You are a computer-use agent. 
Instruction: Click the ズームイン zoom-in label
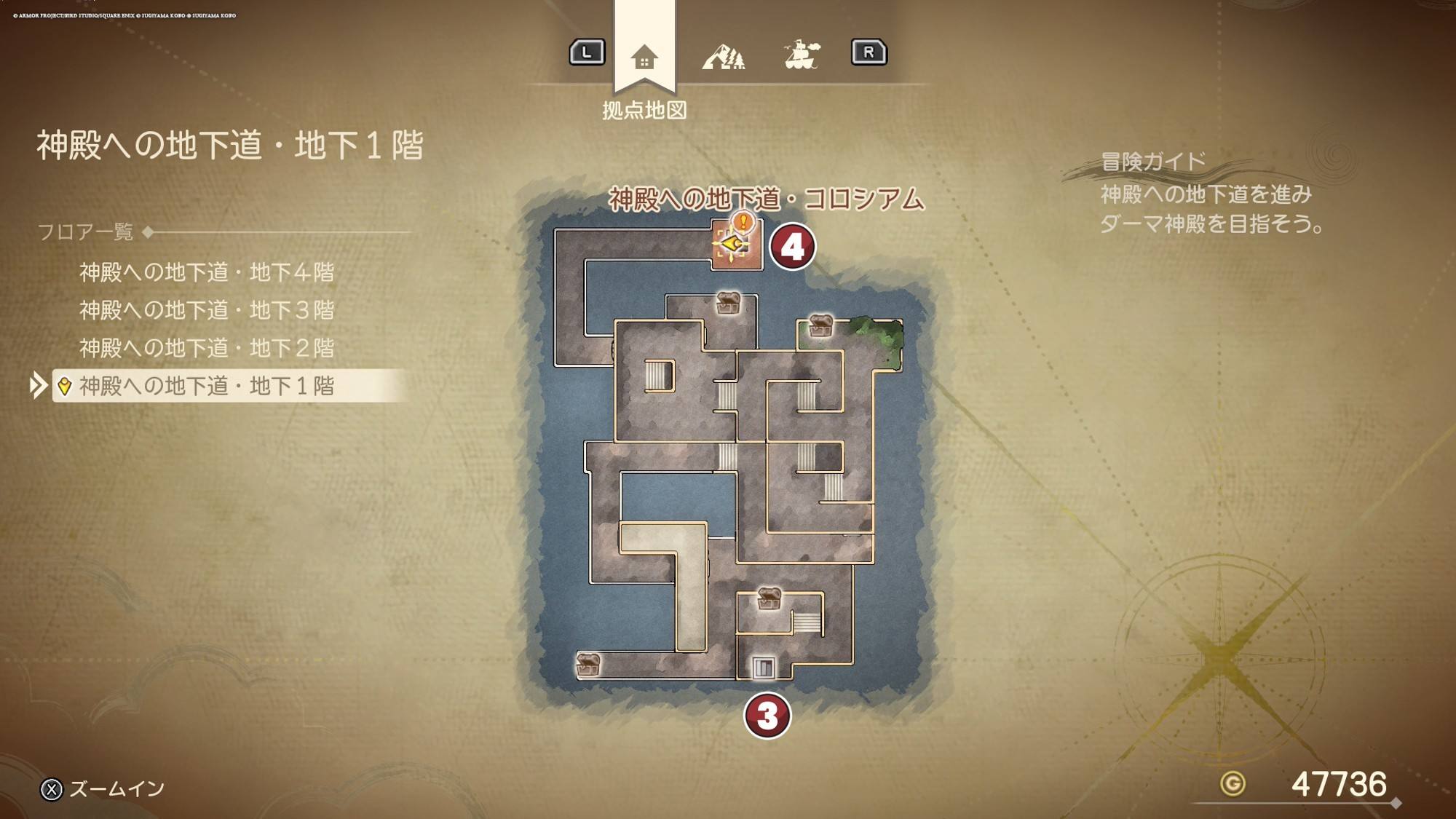[x=116, y=789]
